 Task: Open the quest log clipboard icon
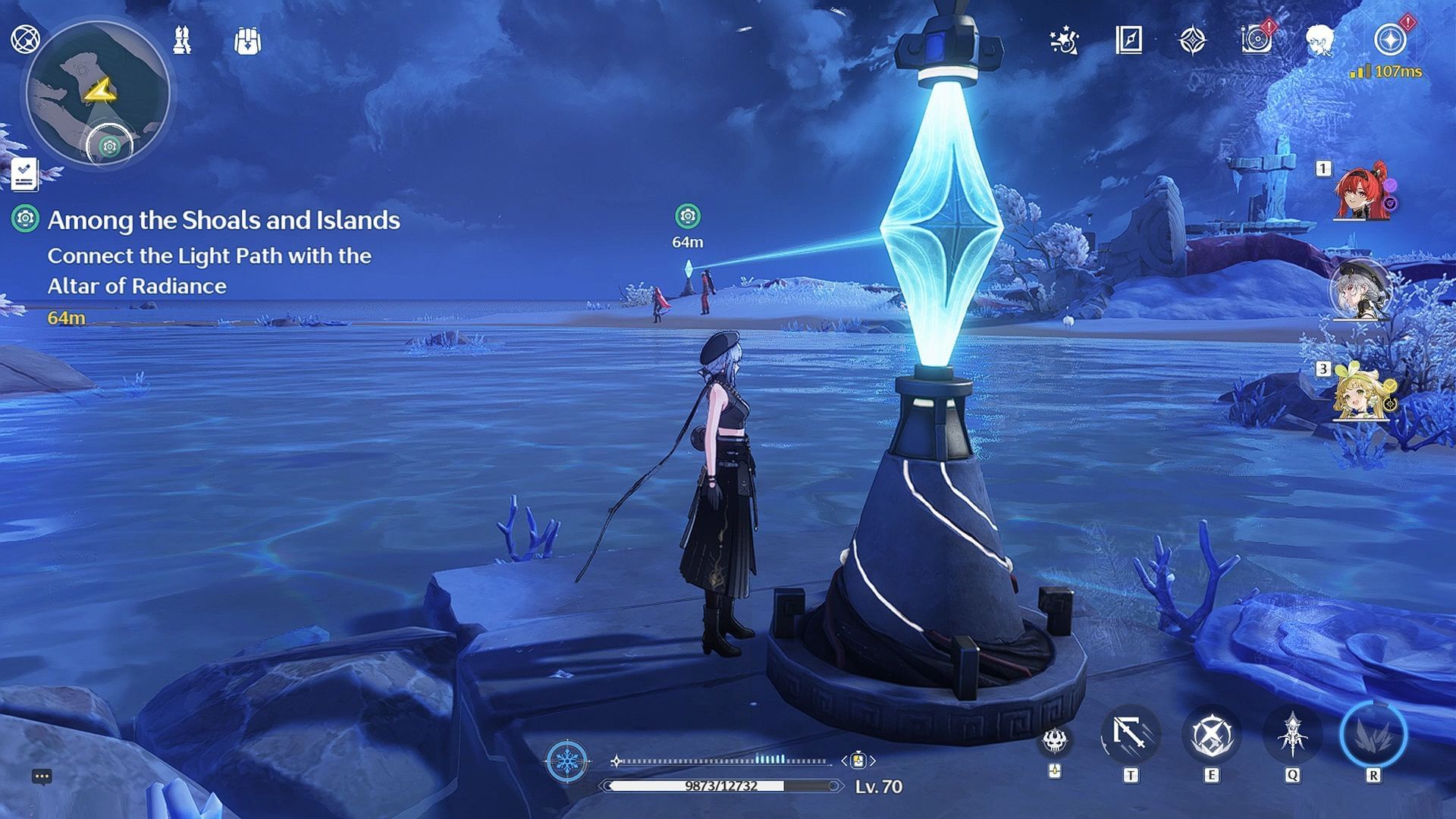pos(24,174)
